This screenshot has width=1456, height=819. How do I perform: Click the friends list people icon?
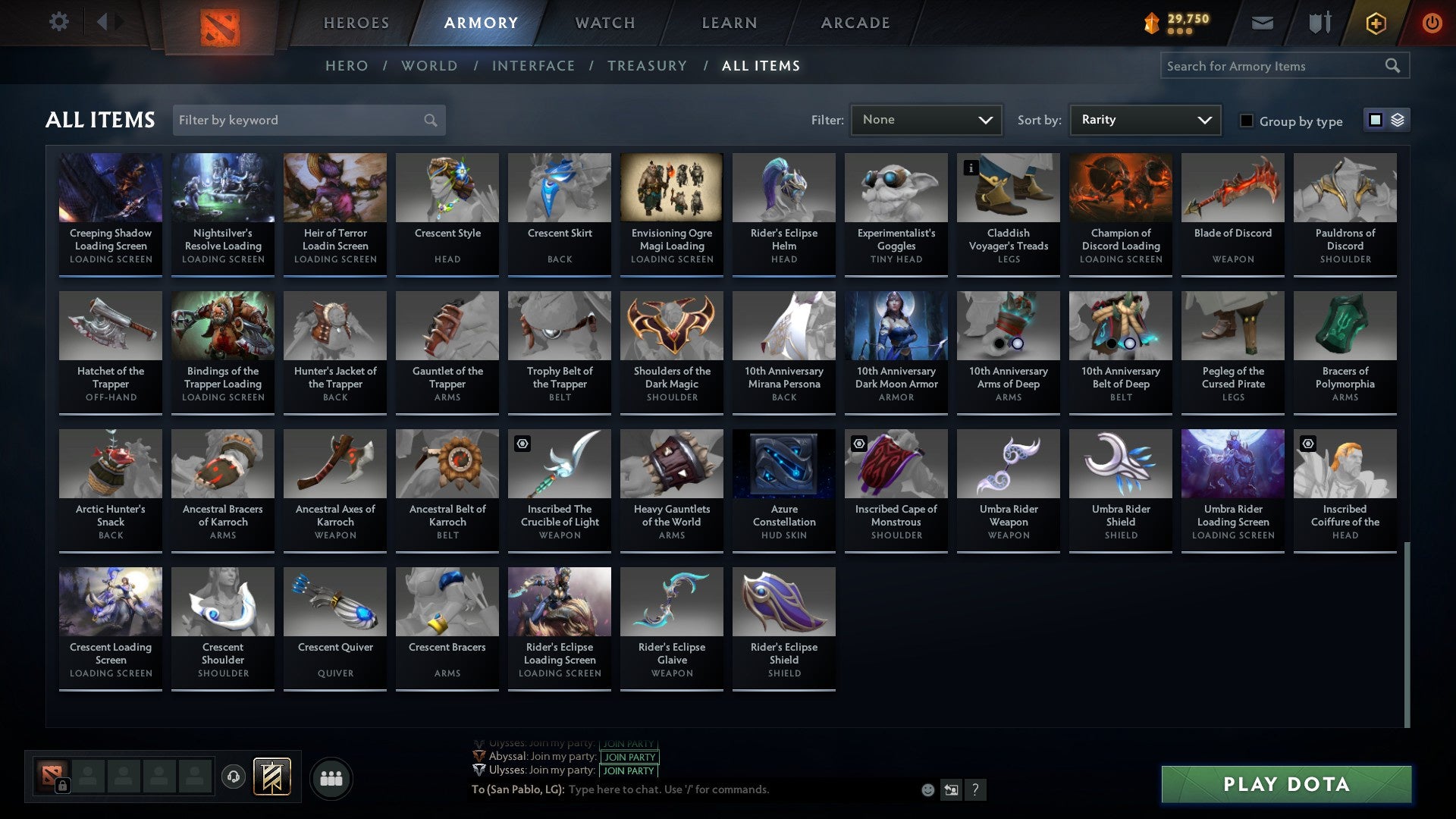click(331, 777)
